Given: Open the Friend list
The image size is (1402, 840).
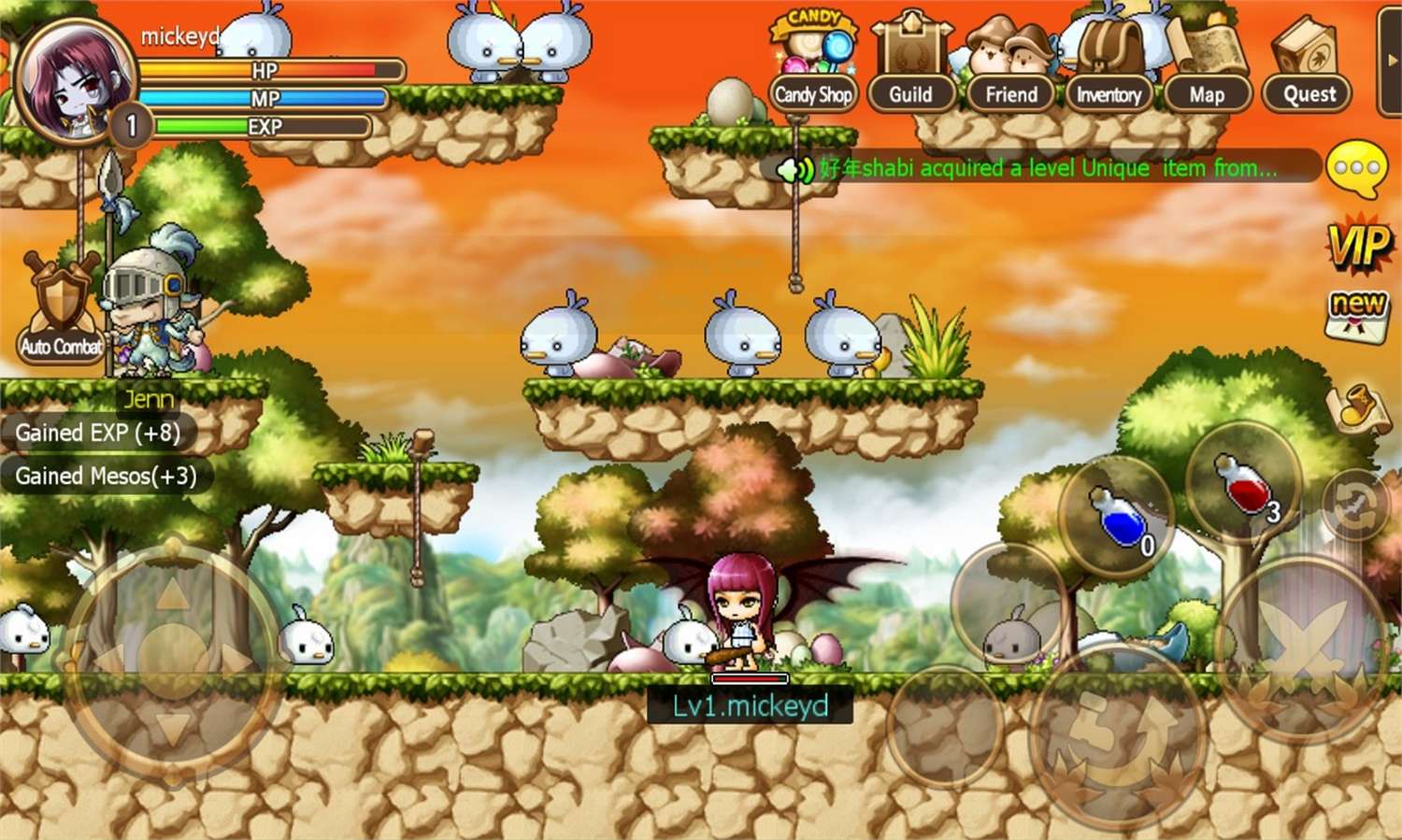Looking at the screenshot, I should tap(1010, 67).
